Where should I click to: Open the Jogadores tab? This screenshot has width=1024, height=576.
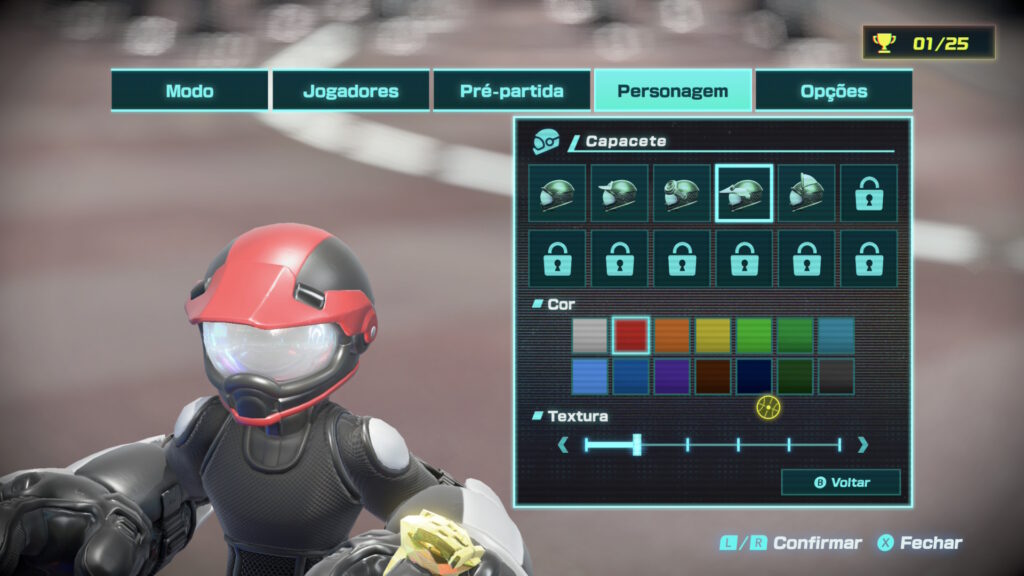(x=351, y=91)
